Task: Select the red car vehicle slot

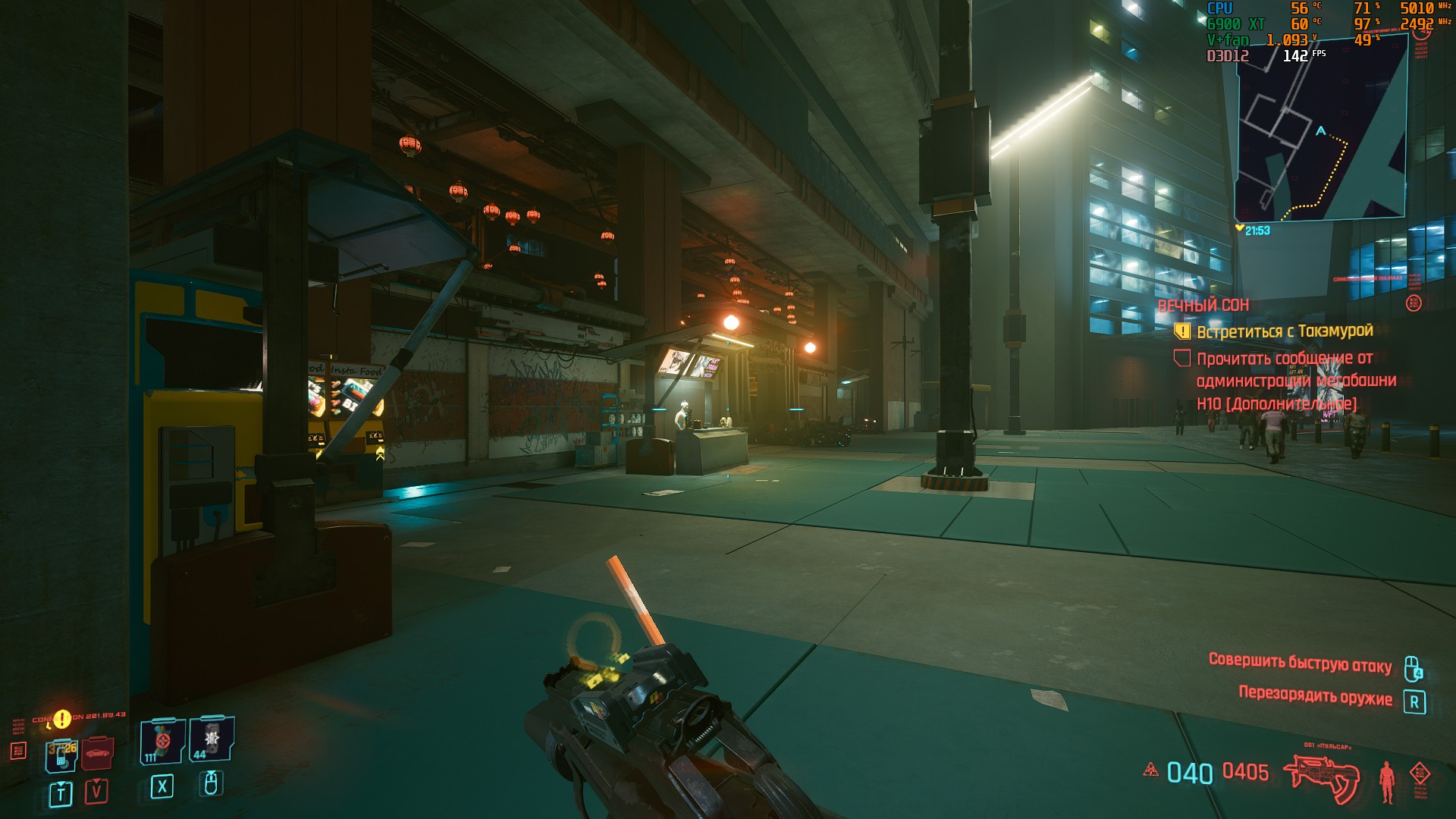Action: pyautogui.click(x=97, y=752)
